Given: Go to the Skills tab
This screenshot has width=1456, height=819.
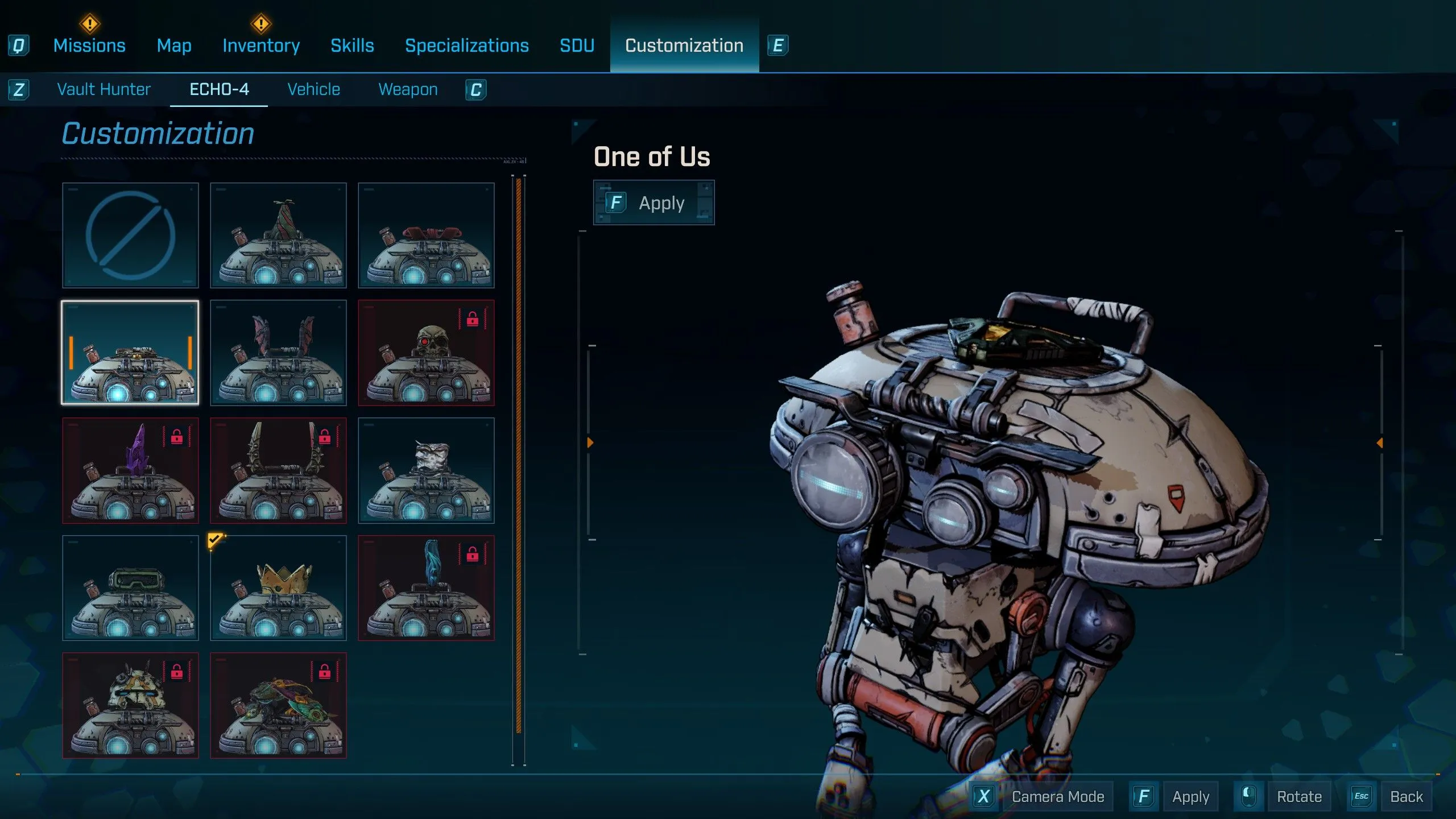Looking at the screenshot, I should tap(352, 45).
